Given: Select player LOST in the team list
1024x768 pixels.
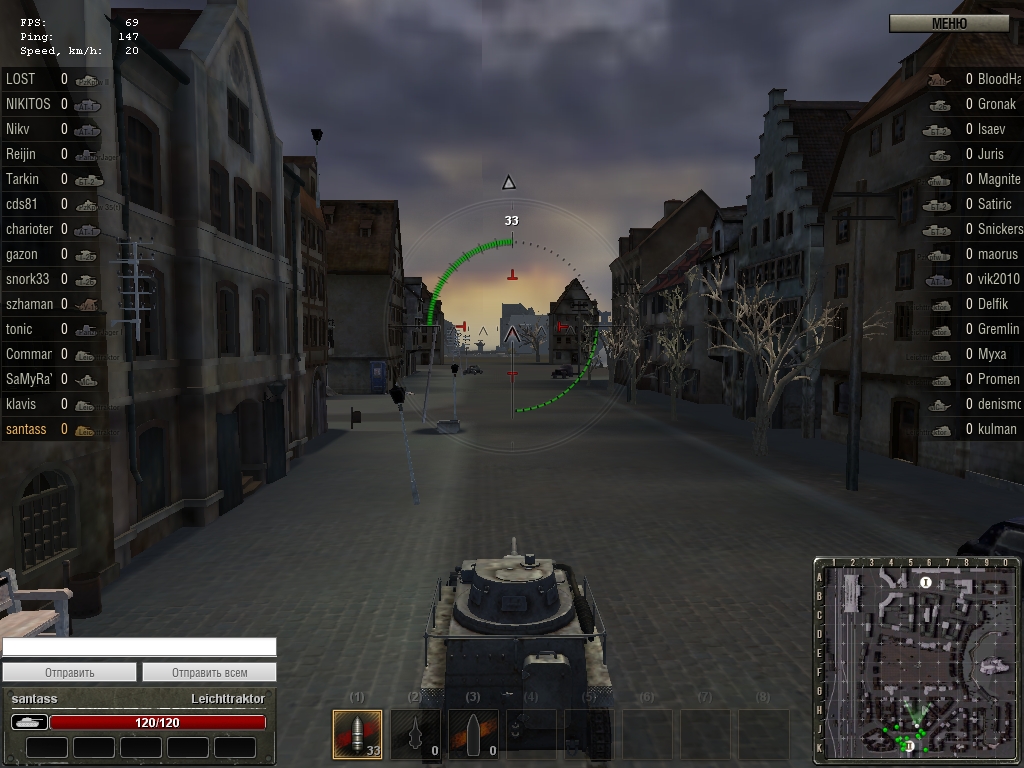Looking at the screenshot, I should click(x=21, y=79).
